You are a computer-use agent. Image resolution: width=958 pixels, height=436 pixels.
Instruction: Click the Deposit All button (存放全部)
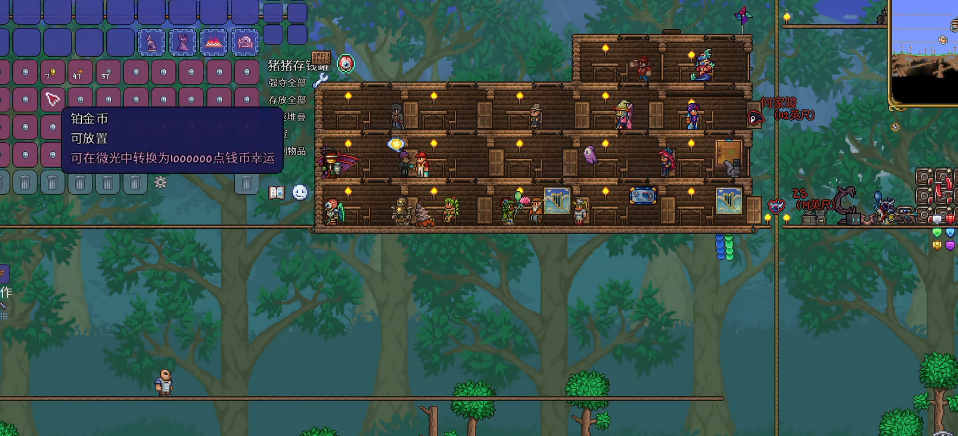pos(287,100)
